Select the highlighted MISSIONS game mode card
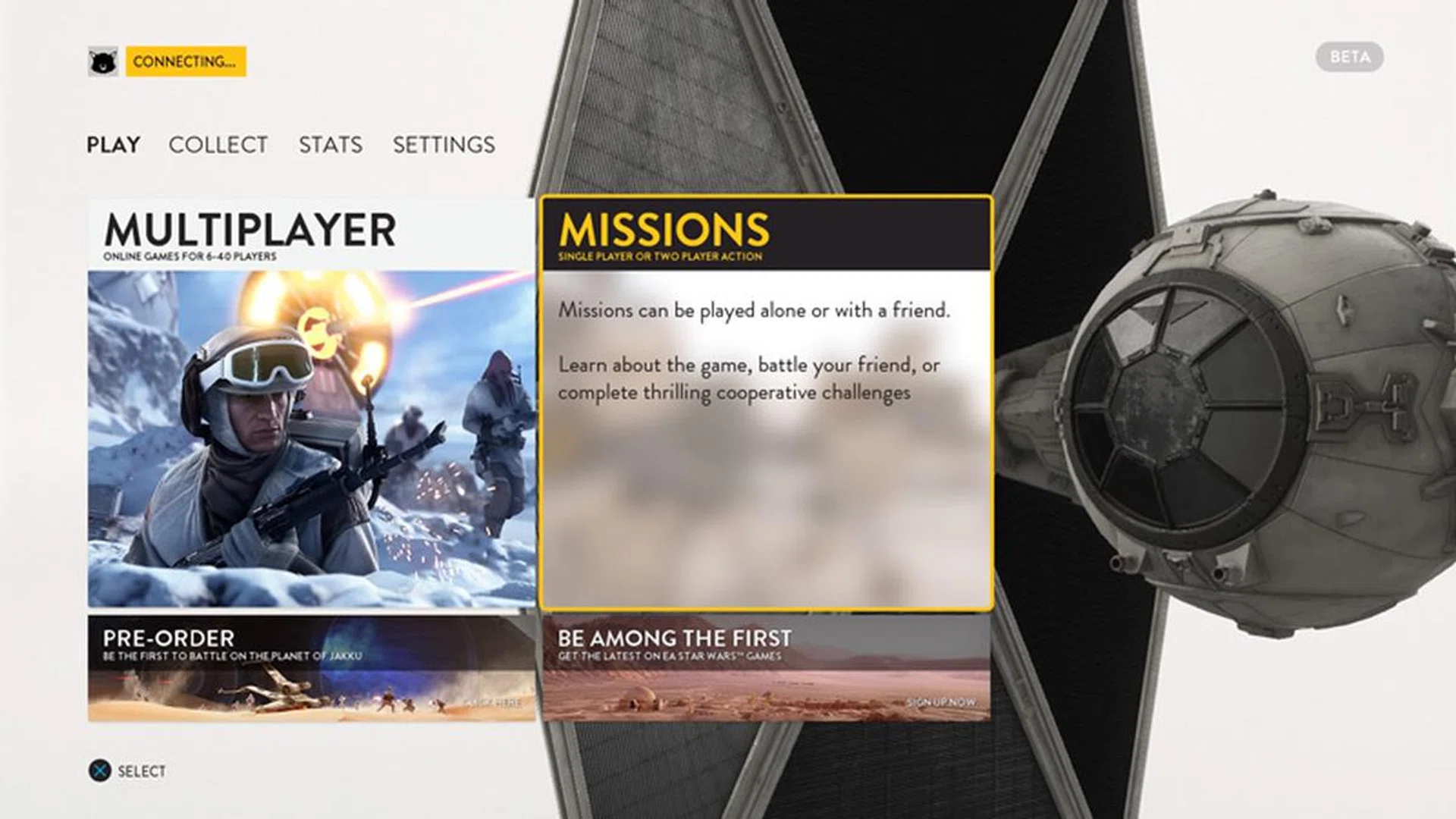Viewport: 1456px width, 819px height. pos(766,402)
